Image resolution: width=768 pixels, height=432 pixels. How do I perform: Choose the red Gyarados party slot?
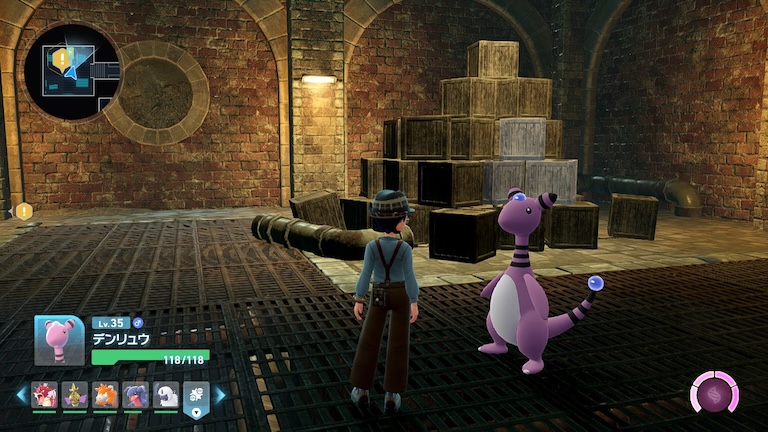point(45,395)
